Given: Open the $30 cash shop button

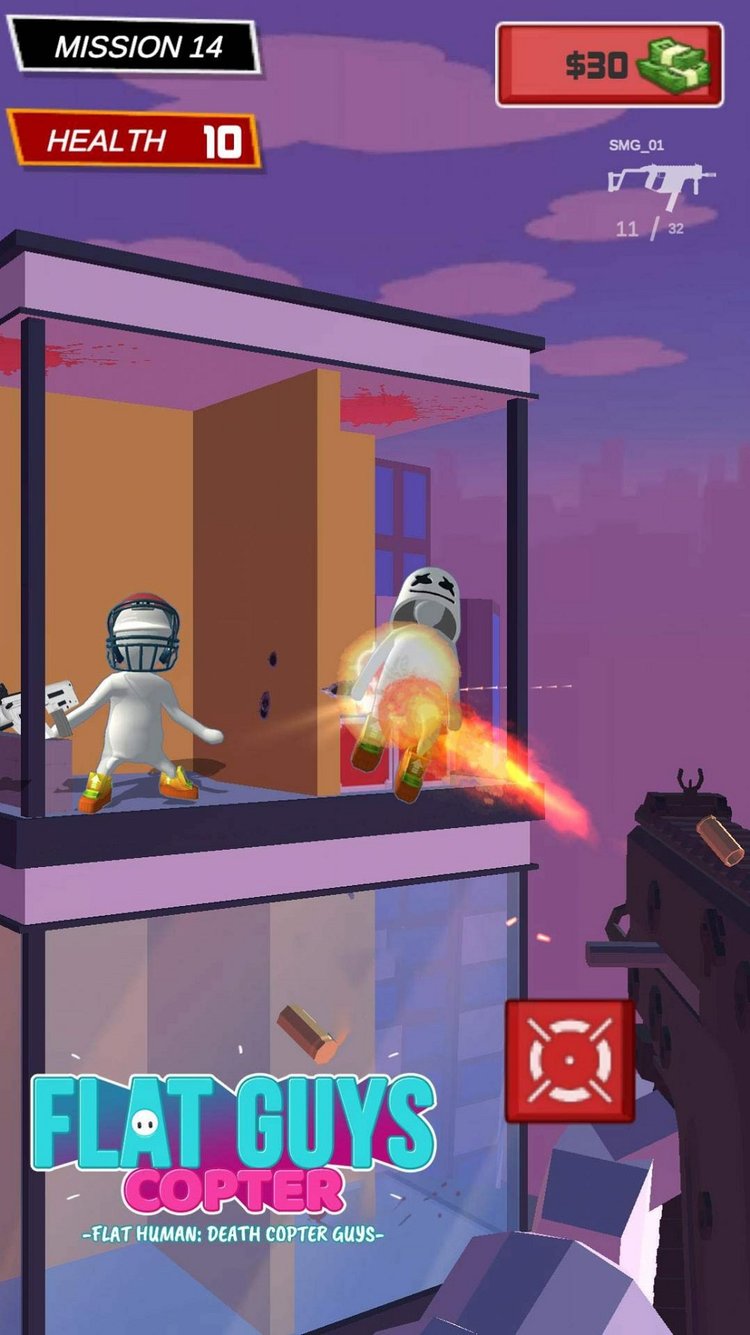Looking at the screenshot, I should 609,65.
